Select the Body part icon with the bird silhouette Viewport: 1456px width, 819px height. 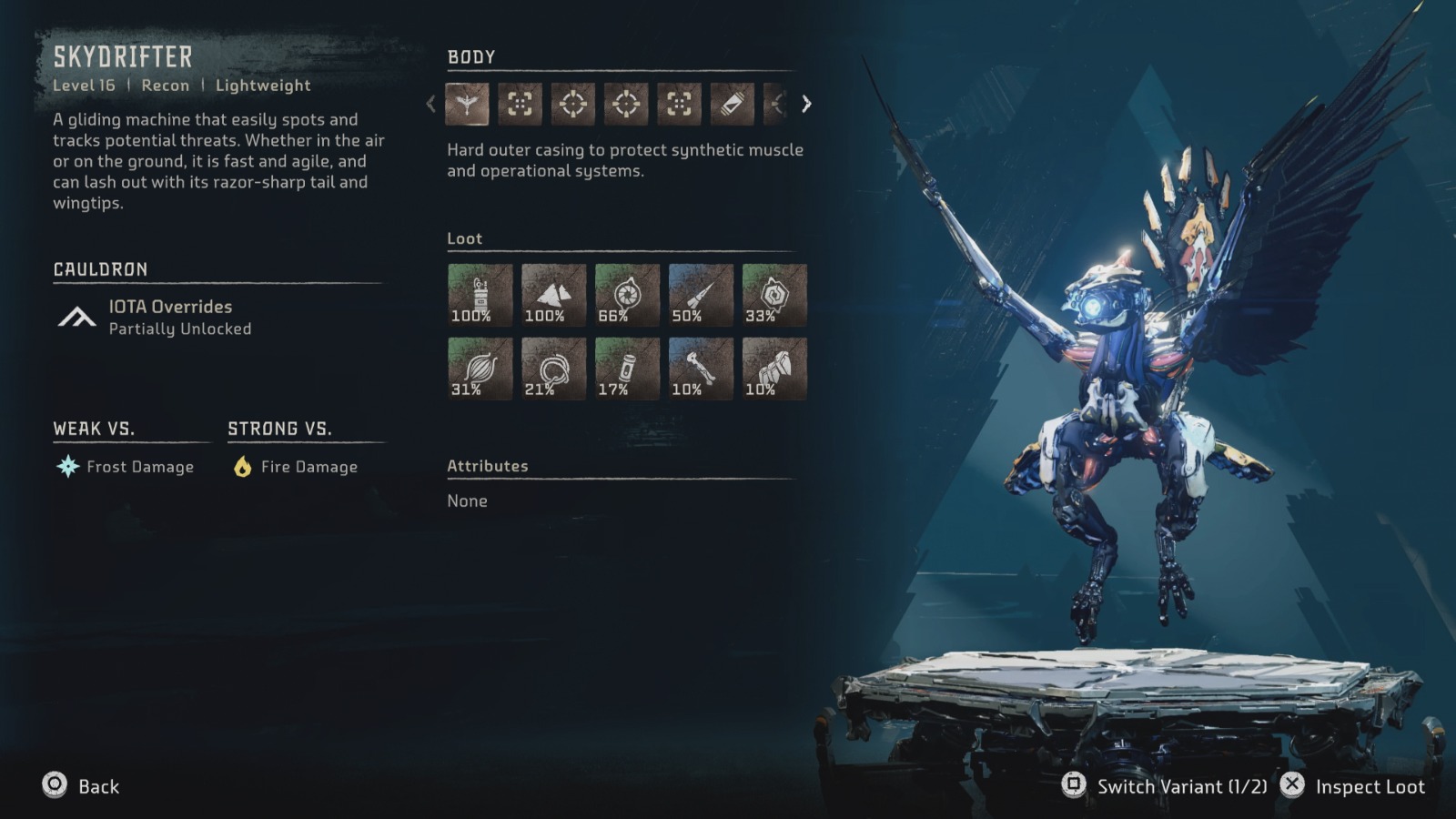(467, 104)
